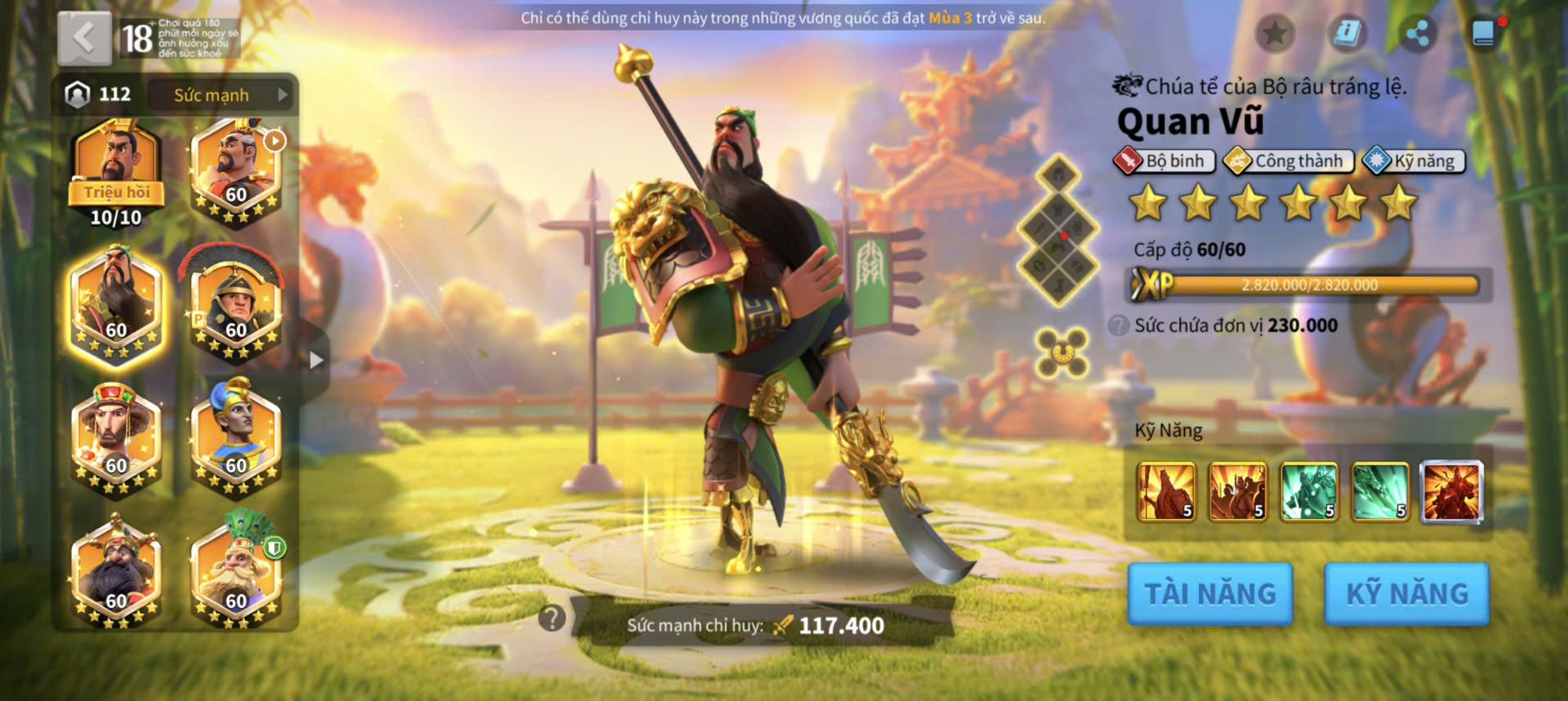Go back with the arrow button

pyautogui.click(x=84, y=38)
